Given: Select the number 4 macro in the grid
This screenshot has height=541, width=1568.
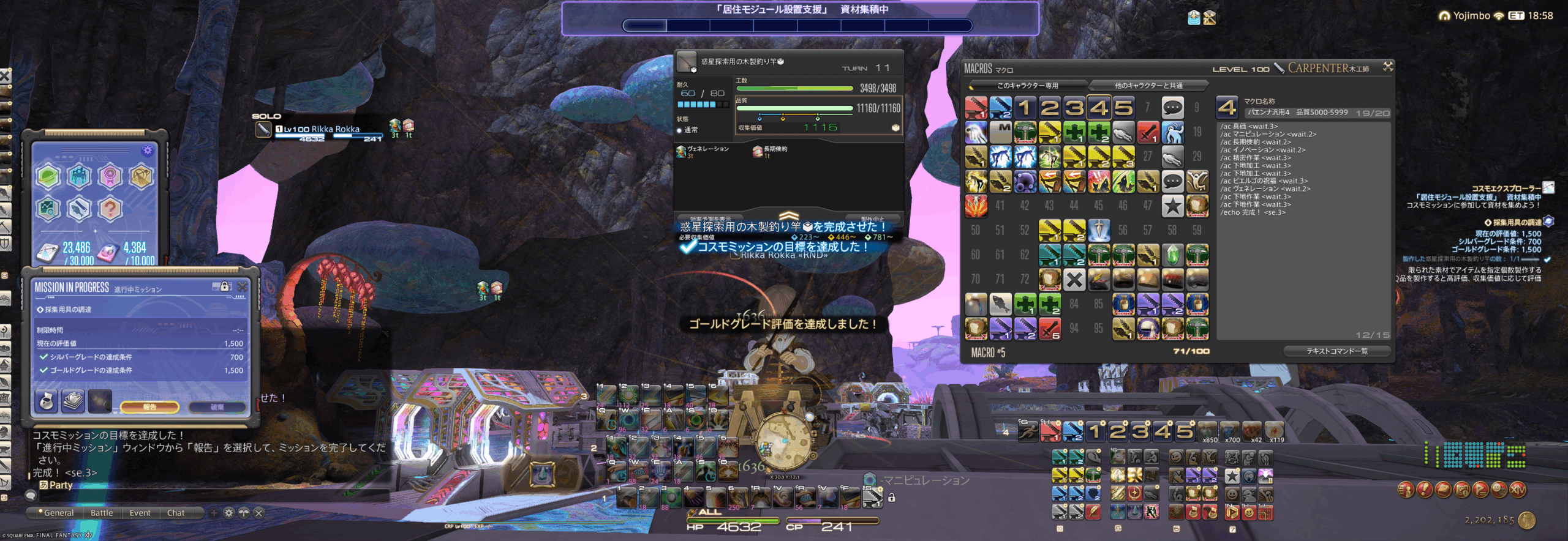Looking at the screenshot, I should click(x=1098, y=108).
